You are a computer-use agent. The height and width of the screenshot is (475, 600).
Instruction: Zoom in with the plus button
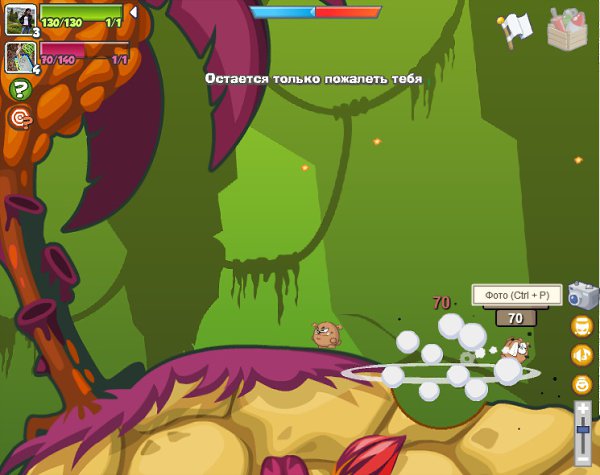pyautogui.click(x=583, y=408)
